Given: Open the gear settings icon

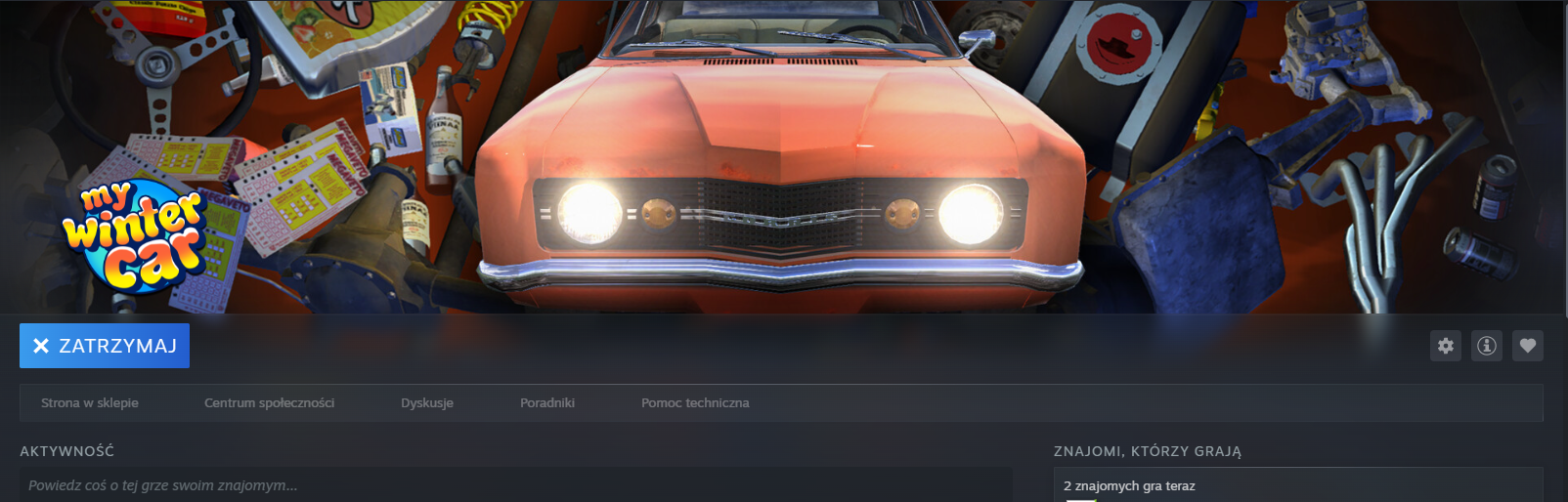Looking at the screenshot, I should (1446, 346).
